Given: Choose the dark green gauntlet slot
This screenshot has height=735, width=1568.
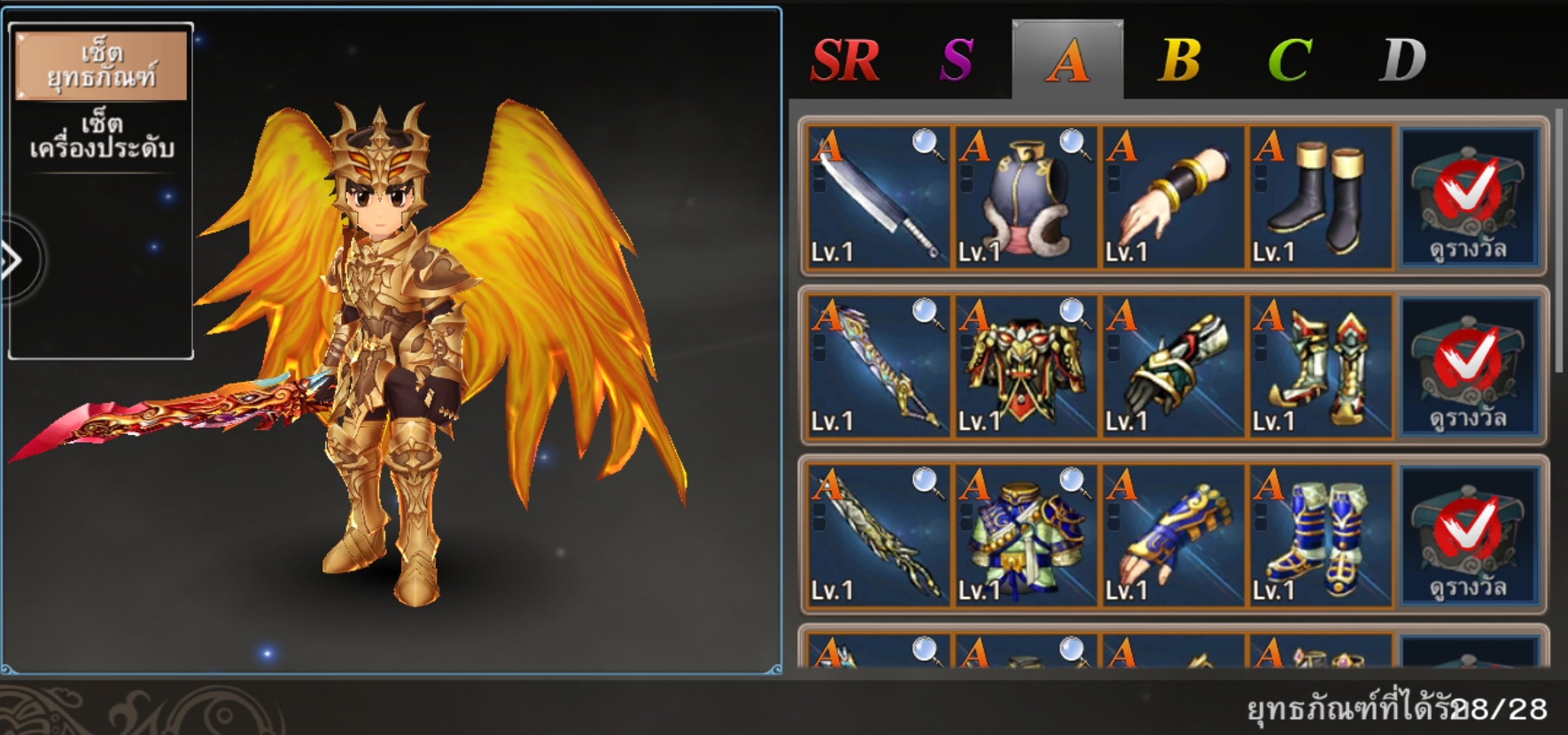Looking at the screenshot, I should tap(1172, 366).
